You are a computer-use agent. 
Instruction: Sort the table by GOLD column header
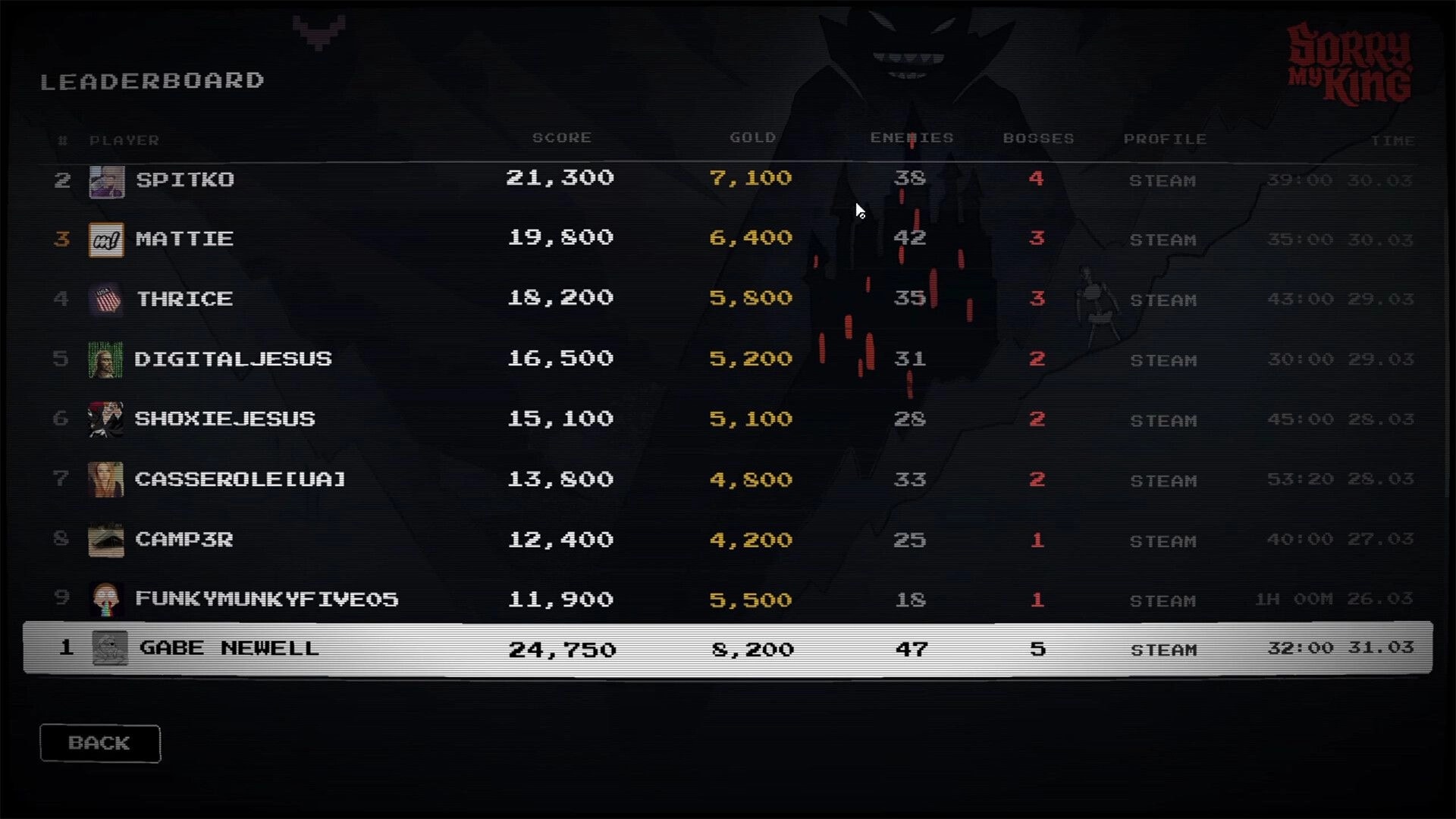pyautogui.click(x=753, y=138)
